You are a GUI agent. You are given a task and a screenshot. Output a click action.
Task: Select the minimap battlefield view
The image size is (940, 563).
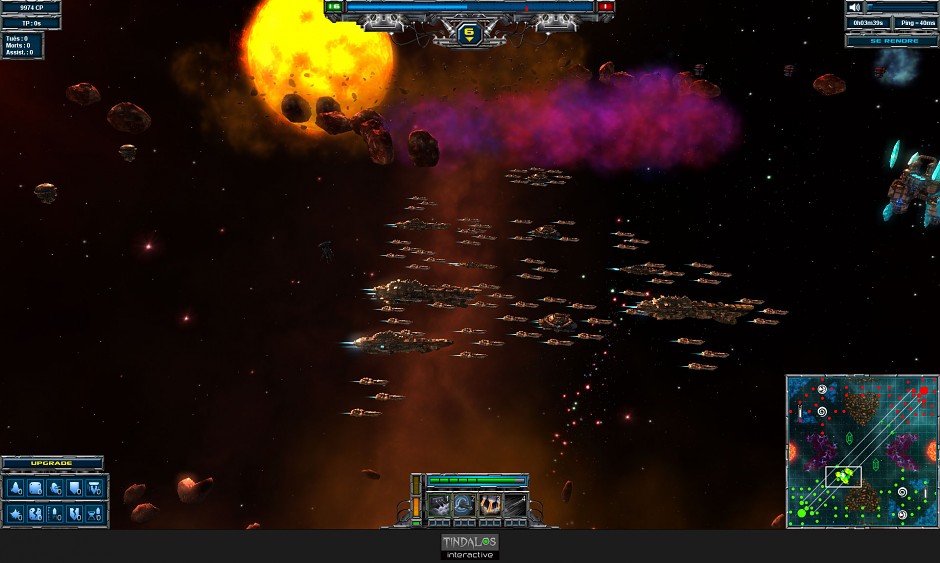point(861,451)
